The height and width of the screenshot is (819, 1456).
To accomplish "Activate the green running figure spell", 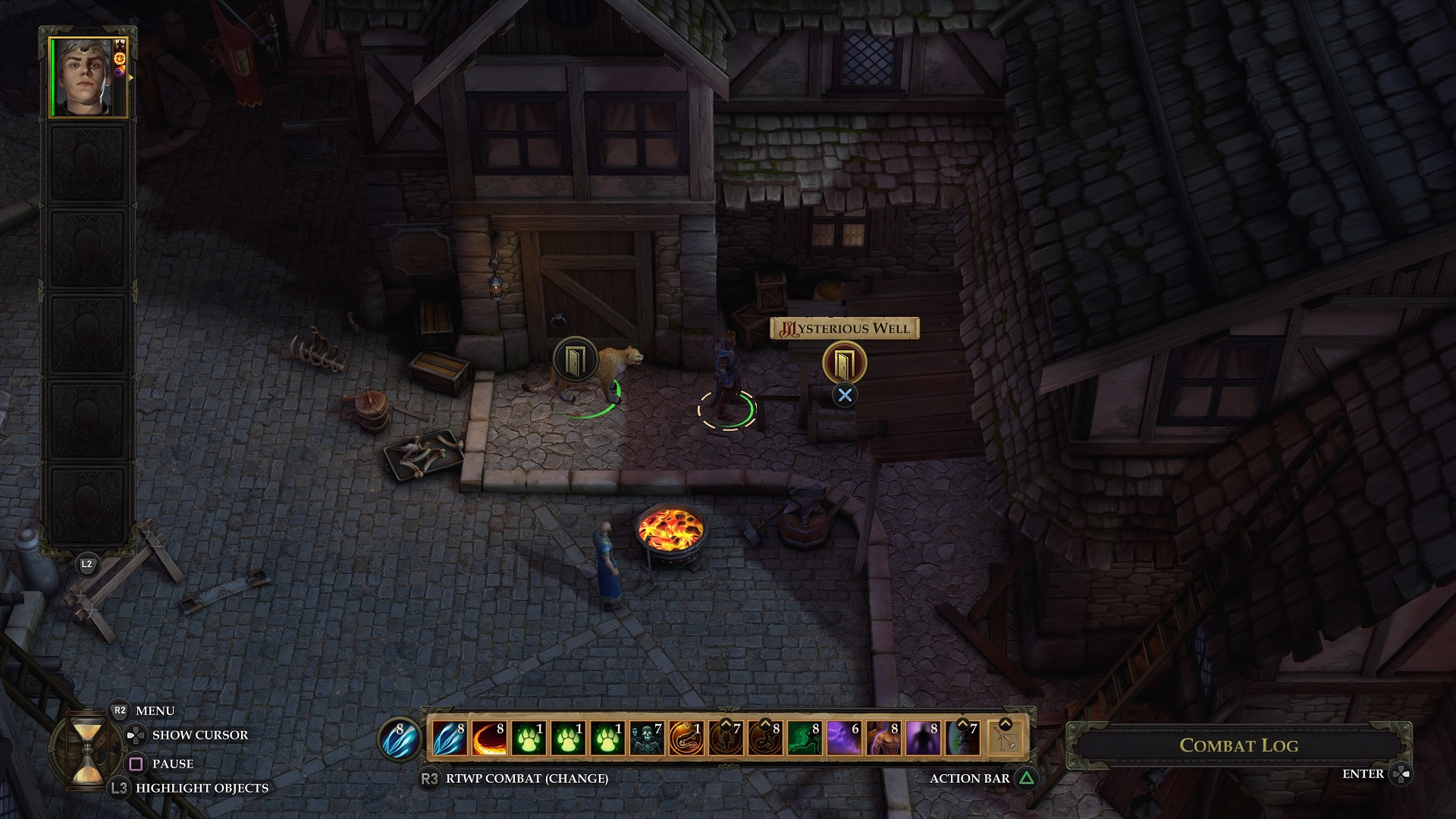I will [805, 738].
